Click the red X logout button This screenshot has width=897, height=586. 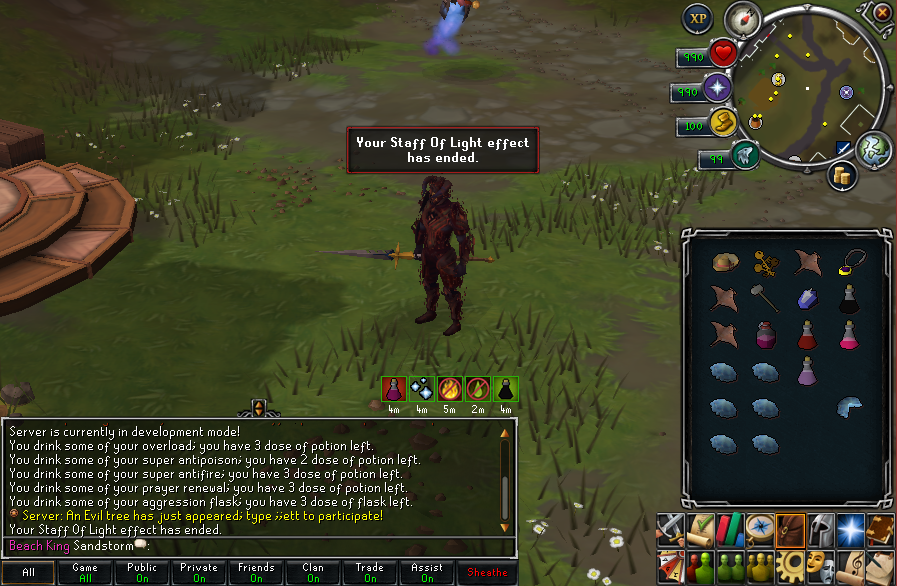tap(881, 13)
